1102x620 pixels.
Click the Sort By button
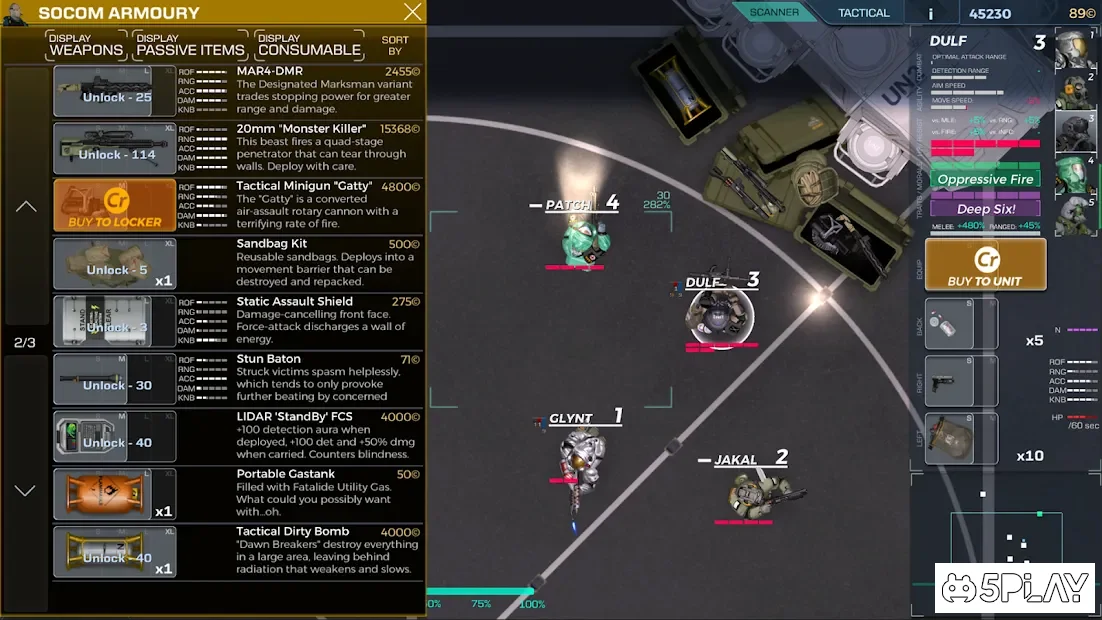395,45
